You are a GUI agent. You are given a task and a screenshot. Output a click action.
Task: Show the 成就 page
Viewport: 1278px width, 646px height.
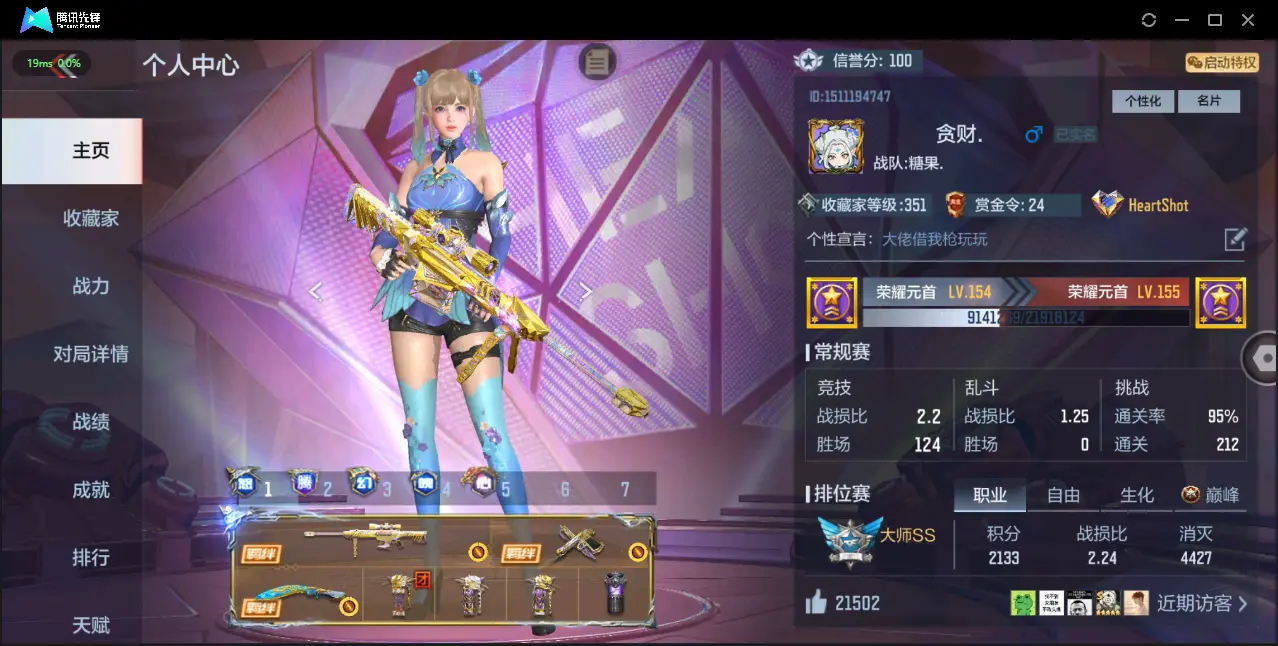[90, 490]
